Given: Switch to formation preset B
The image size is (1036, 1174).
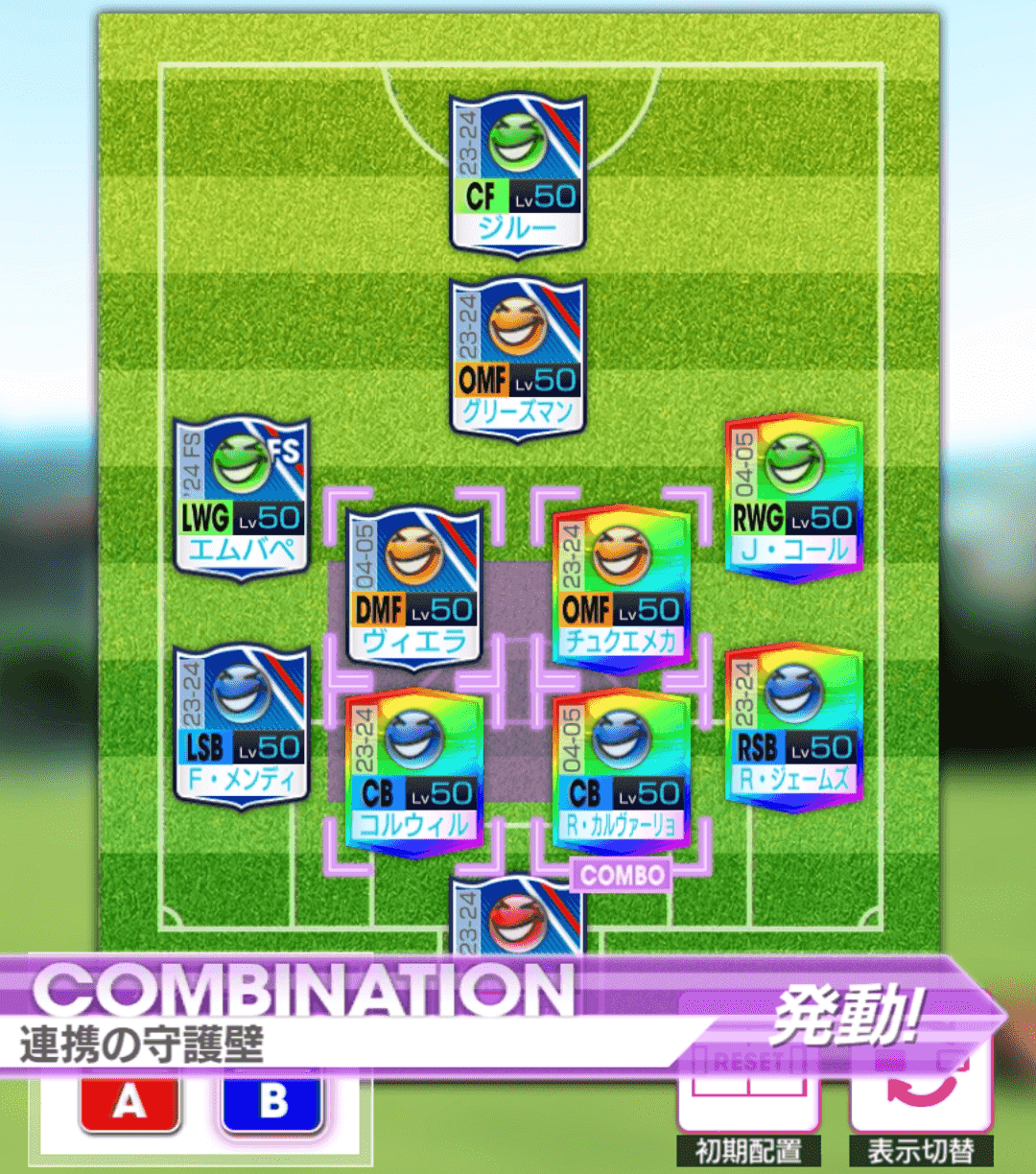Looking at the screenshot, I should 272,1103.
